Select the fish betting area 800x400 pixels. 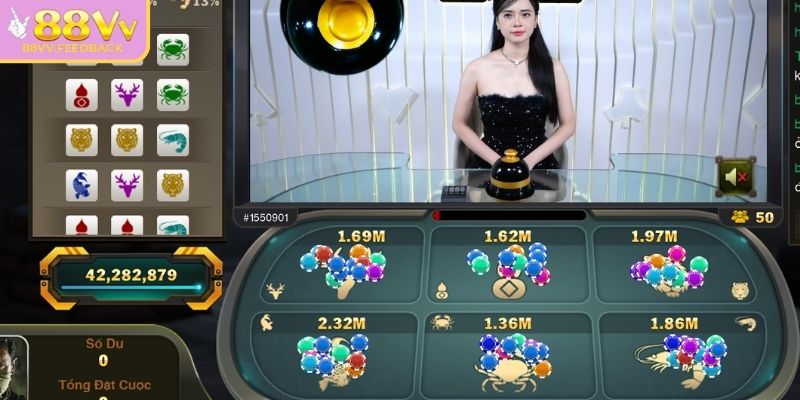point(332,350)
